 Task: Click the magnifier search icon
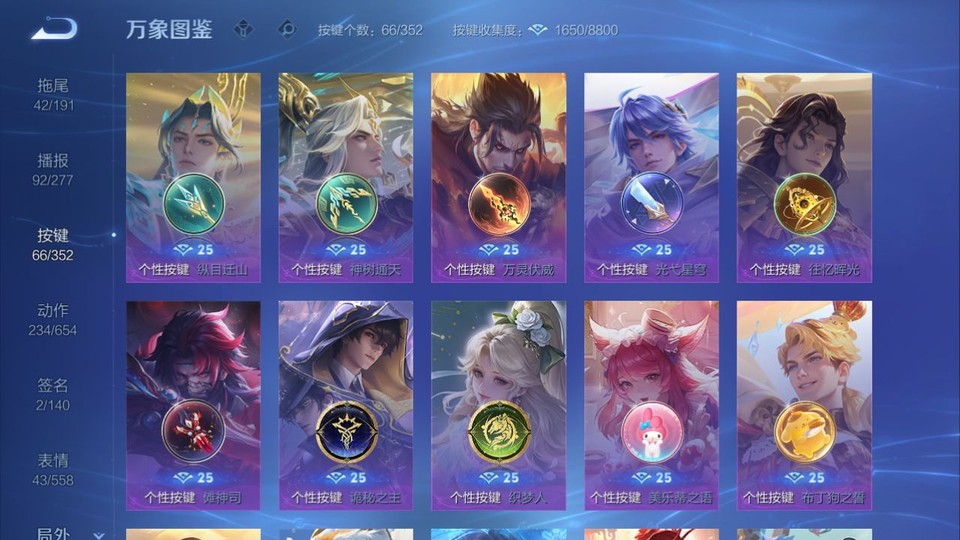(287, 29)
